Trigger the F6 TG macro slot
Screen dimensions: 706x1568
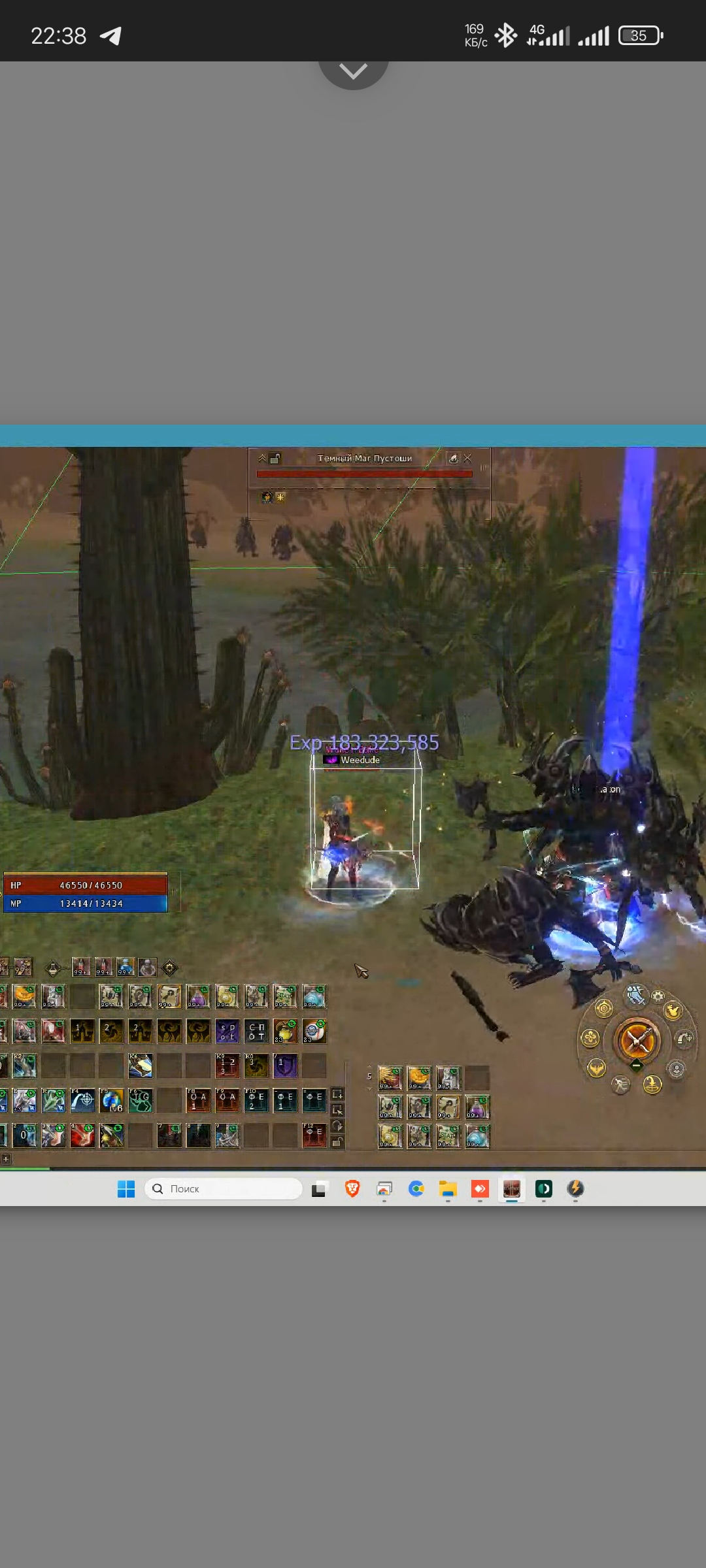pyautogui.click(x=141, y=1101)
